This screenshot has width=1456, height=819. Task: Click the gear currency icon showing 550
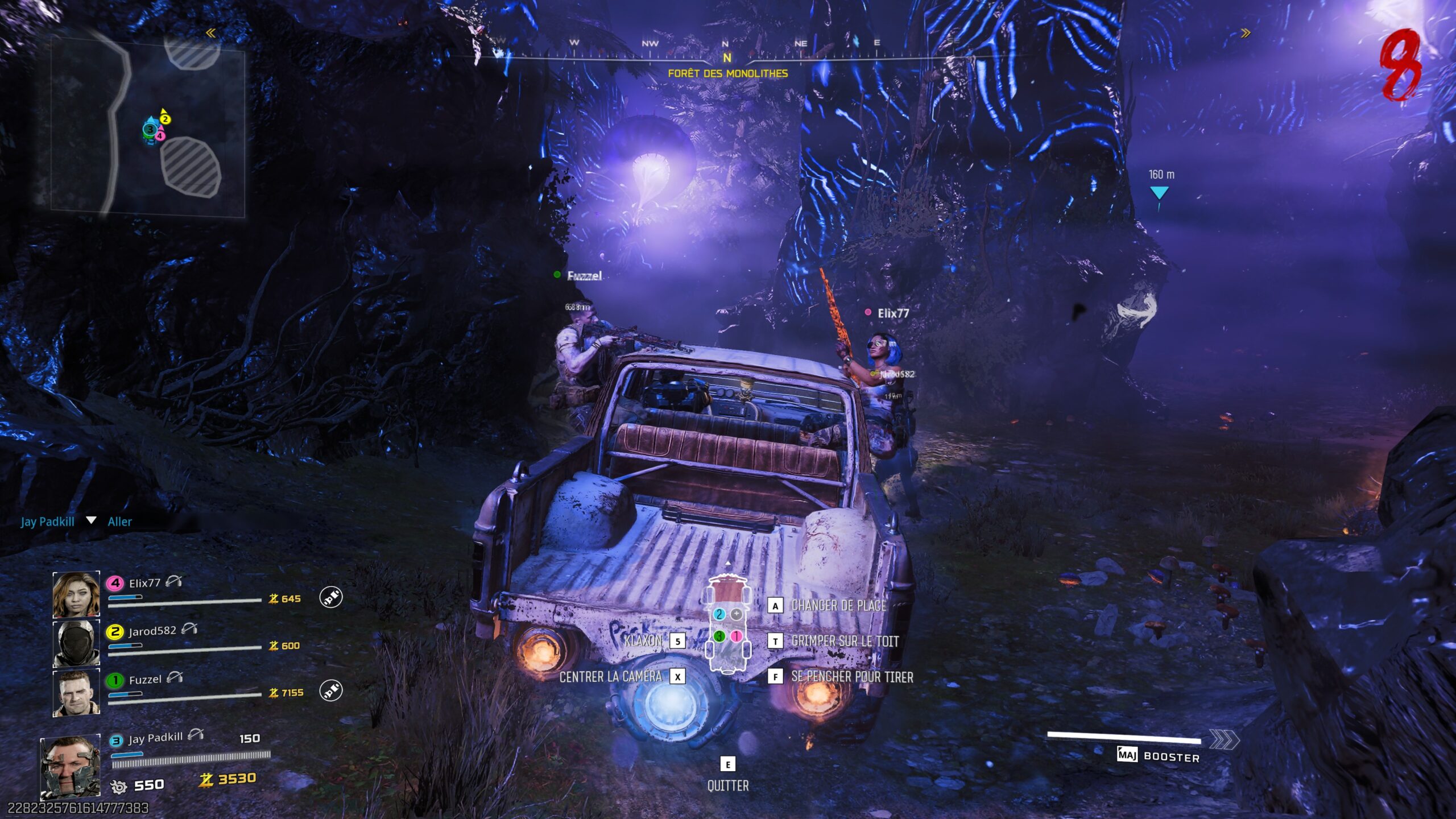tap(119, 787)
